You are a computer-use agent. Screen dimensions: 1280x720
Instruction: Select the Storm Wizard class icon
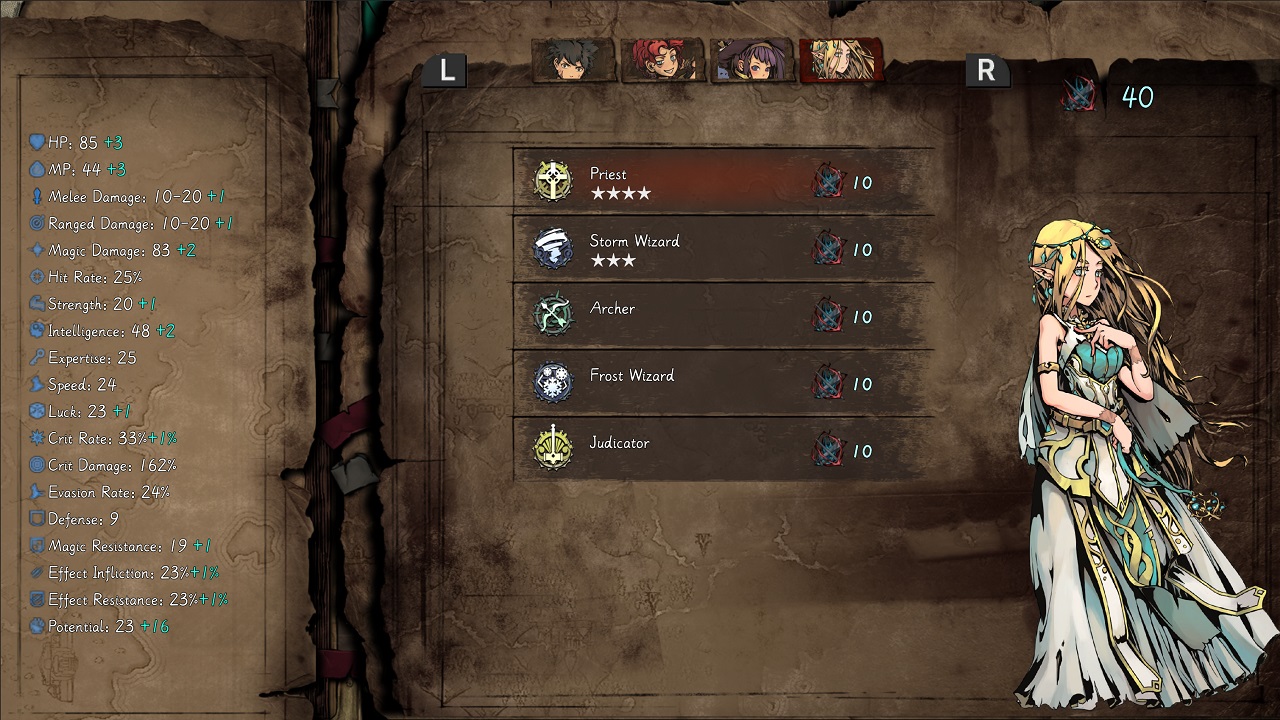click(553, 248)
